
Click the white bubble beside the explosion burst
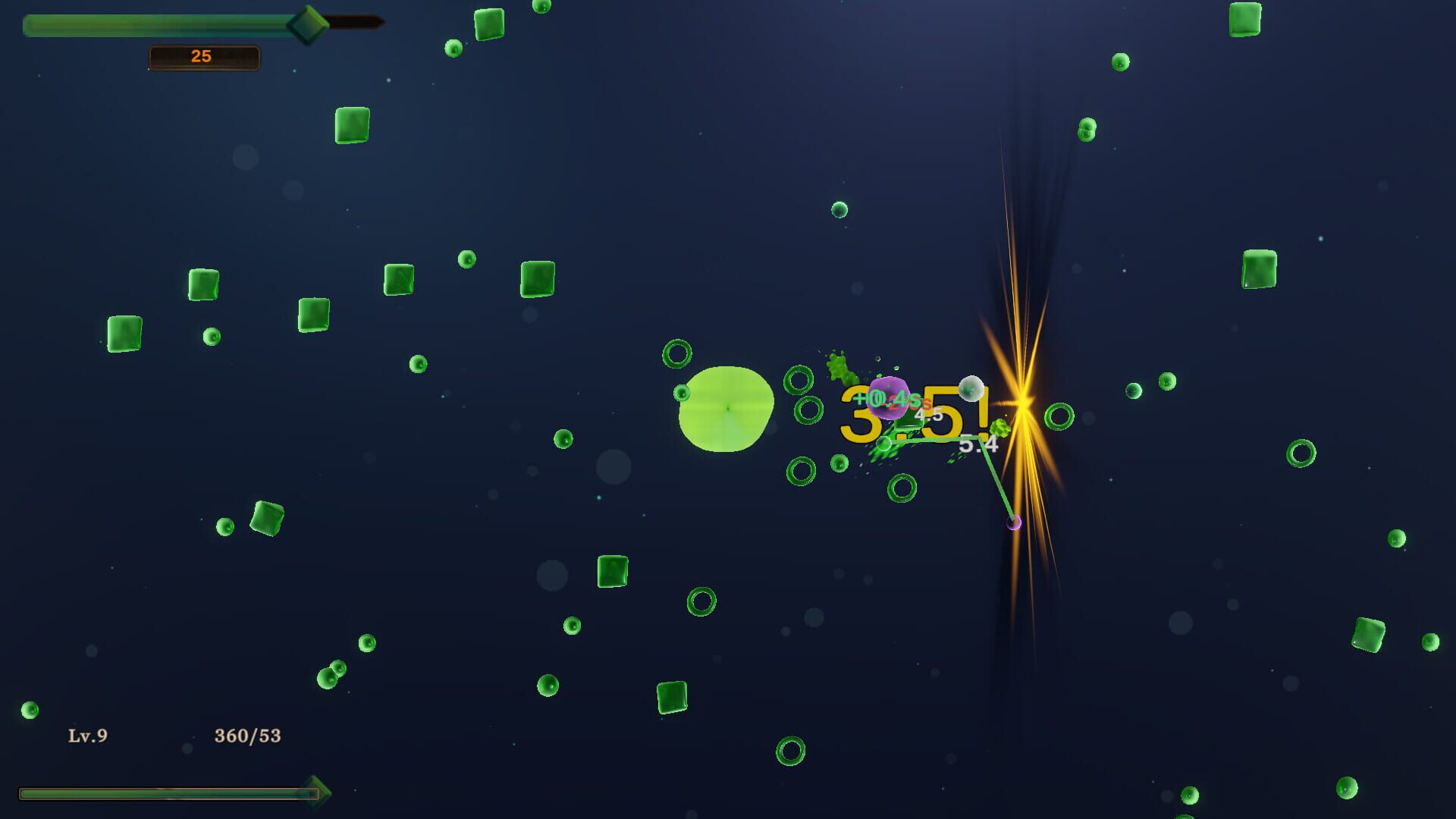(970, 389)
